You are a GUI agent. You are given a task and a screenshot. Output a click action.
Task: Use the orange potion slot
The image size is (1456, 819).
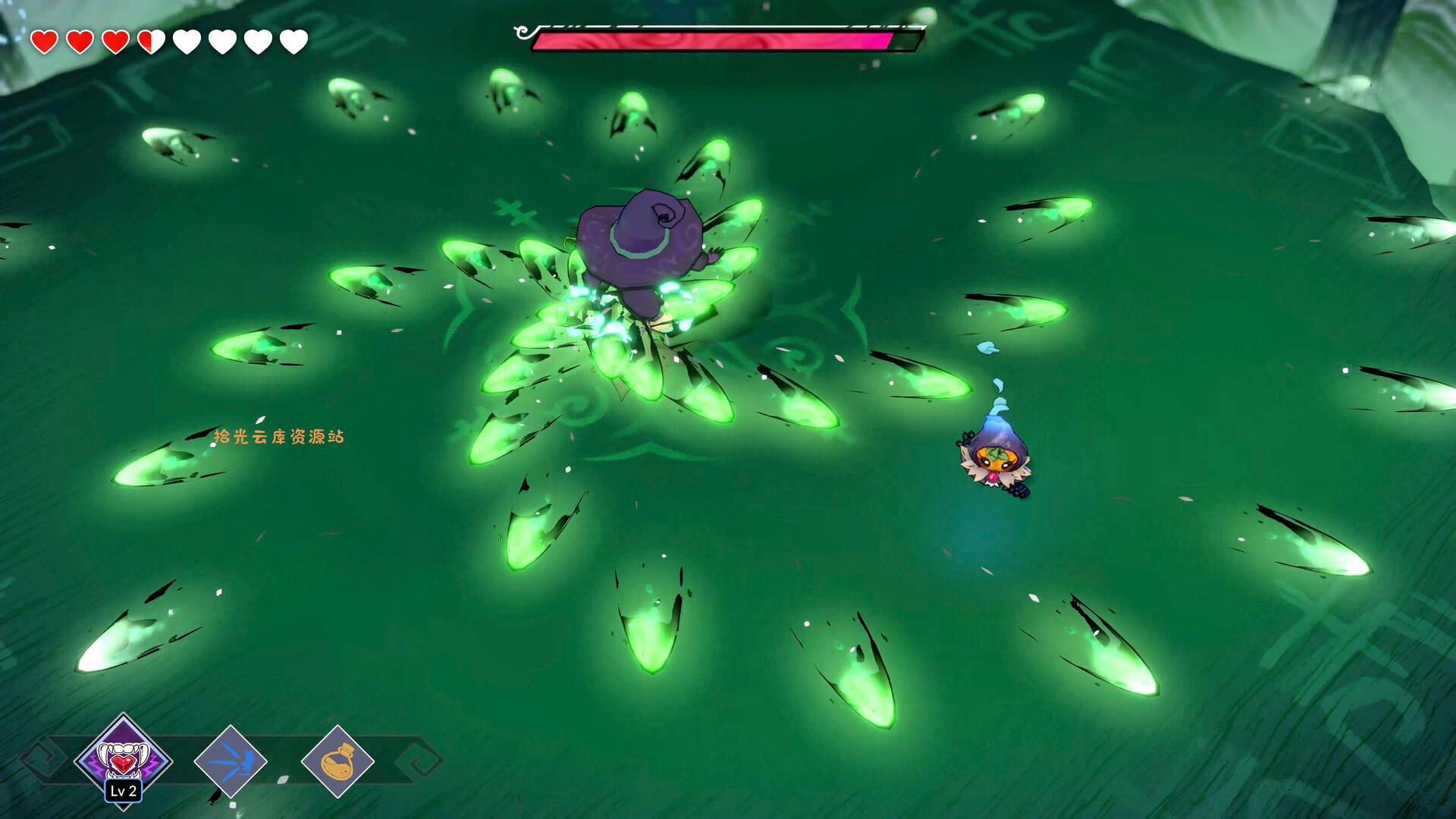pos(337,761)
